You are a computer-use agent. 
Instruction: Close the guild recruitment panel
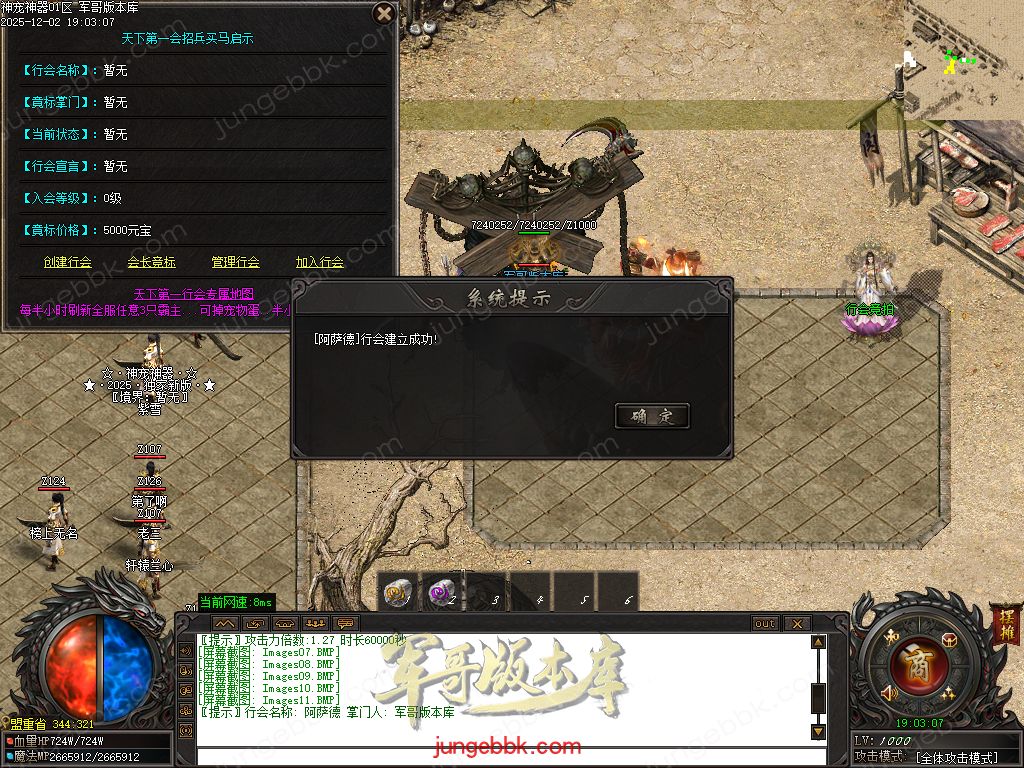click(383, 13)
